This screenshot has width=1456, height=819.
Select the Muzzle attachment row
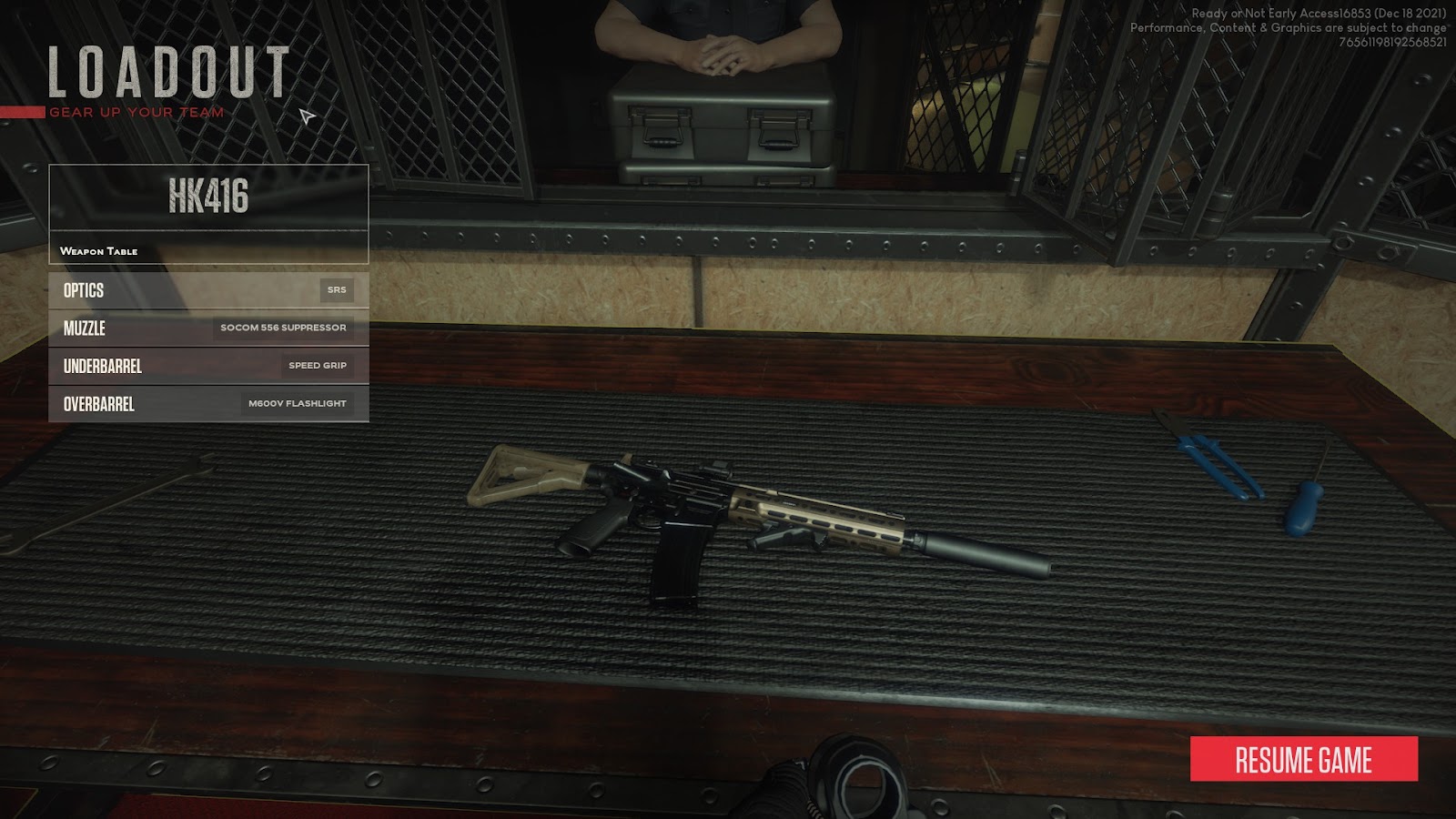click(x=208, y=329)
